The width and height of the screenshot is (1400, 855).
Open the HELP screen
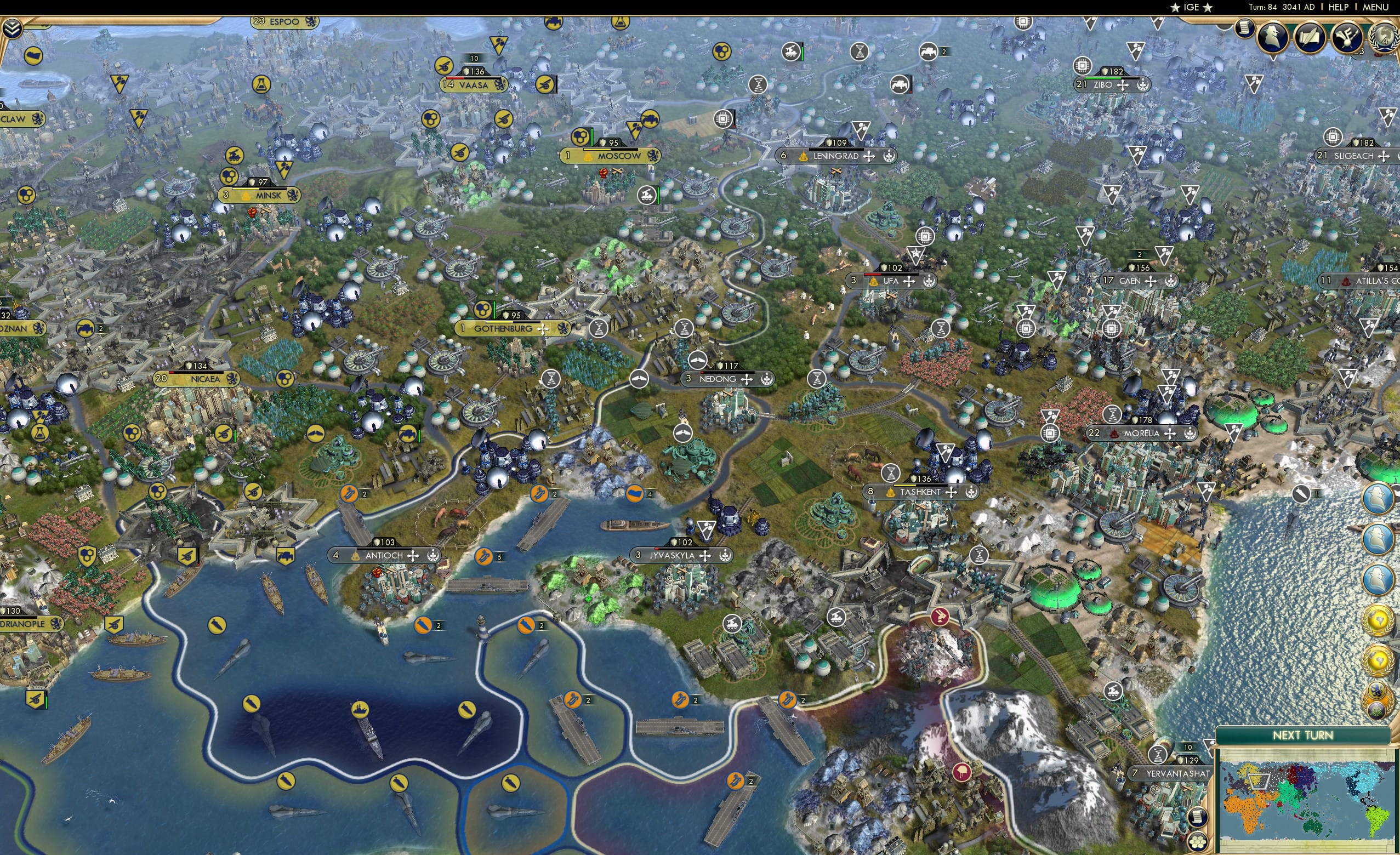[1339, 7]
